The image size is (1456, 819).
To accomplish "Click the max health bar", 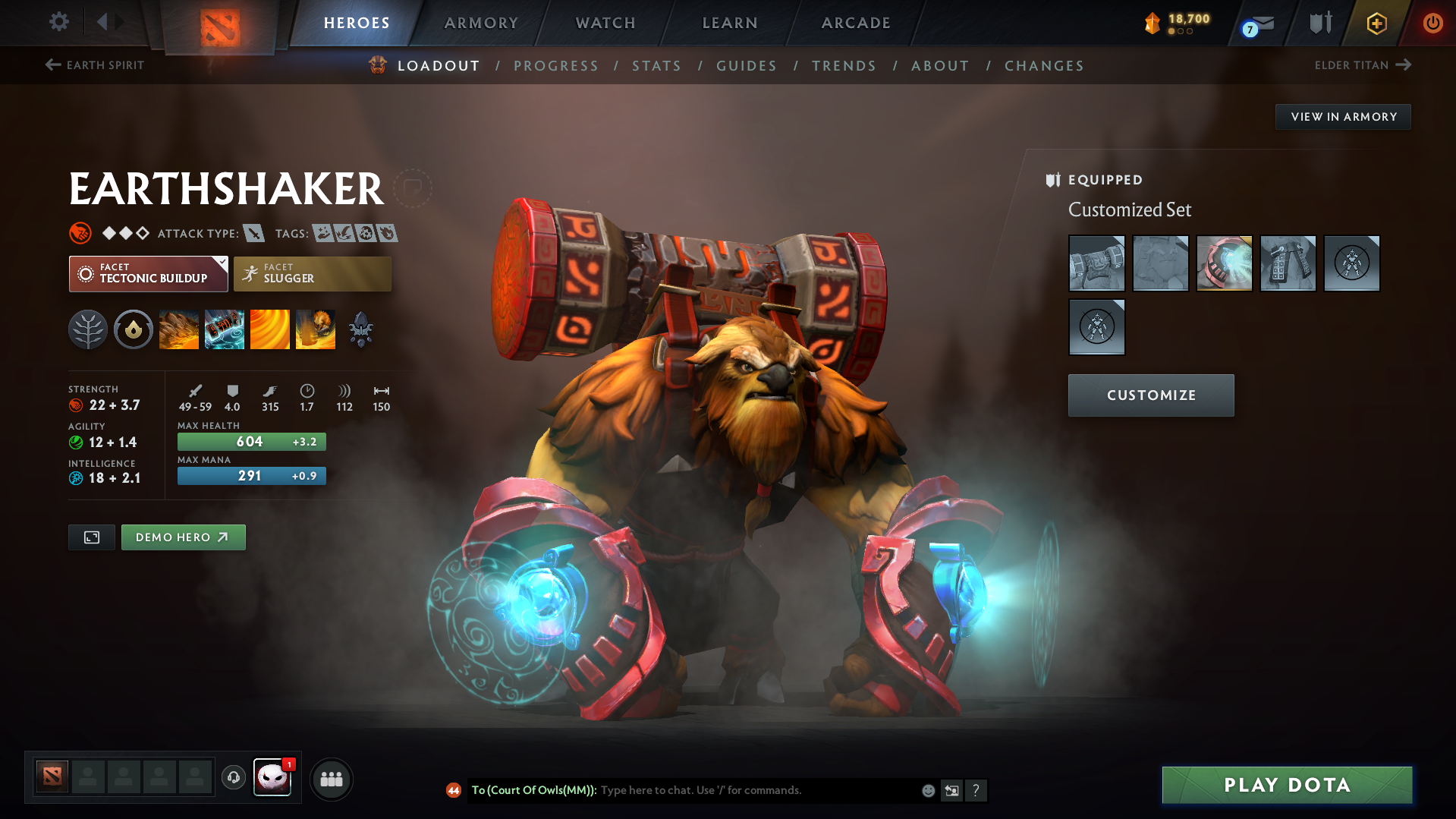I will coord(251,441).
